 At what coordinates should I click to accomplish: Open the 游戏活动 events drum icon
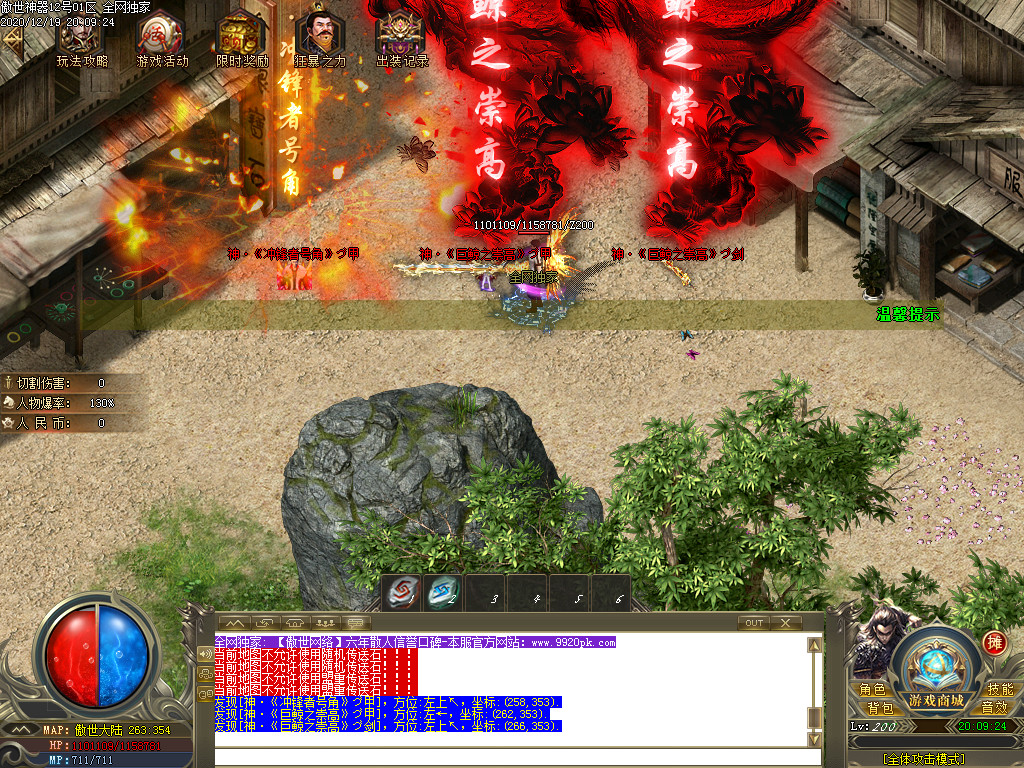point(161,38)
